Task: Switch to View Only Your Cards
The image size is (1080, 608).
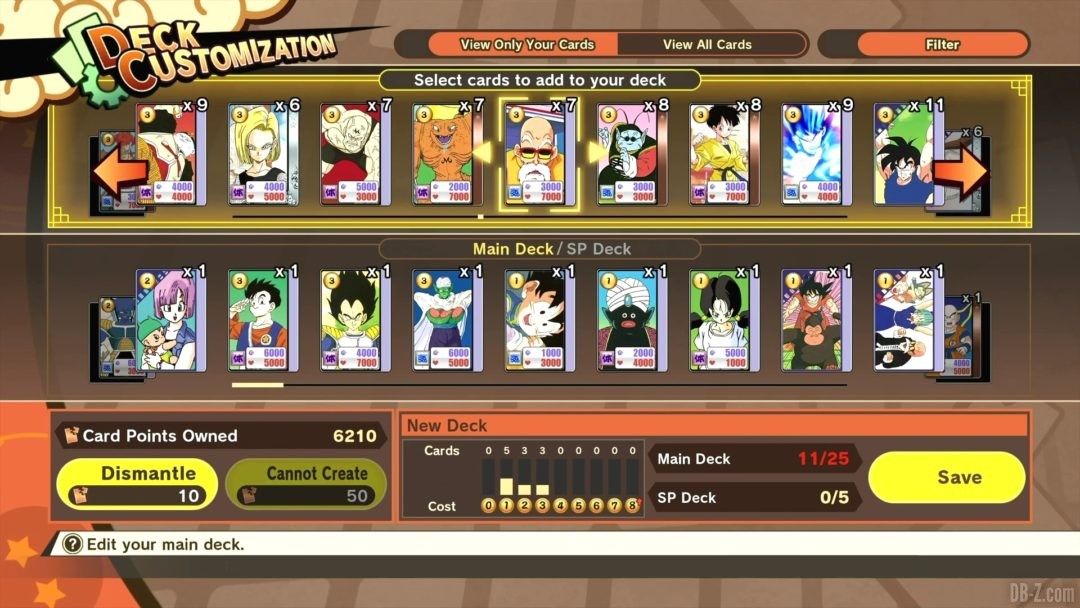Action: tap(526, 44)
